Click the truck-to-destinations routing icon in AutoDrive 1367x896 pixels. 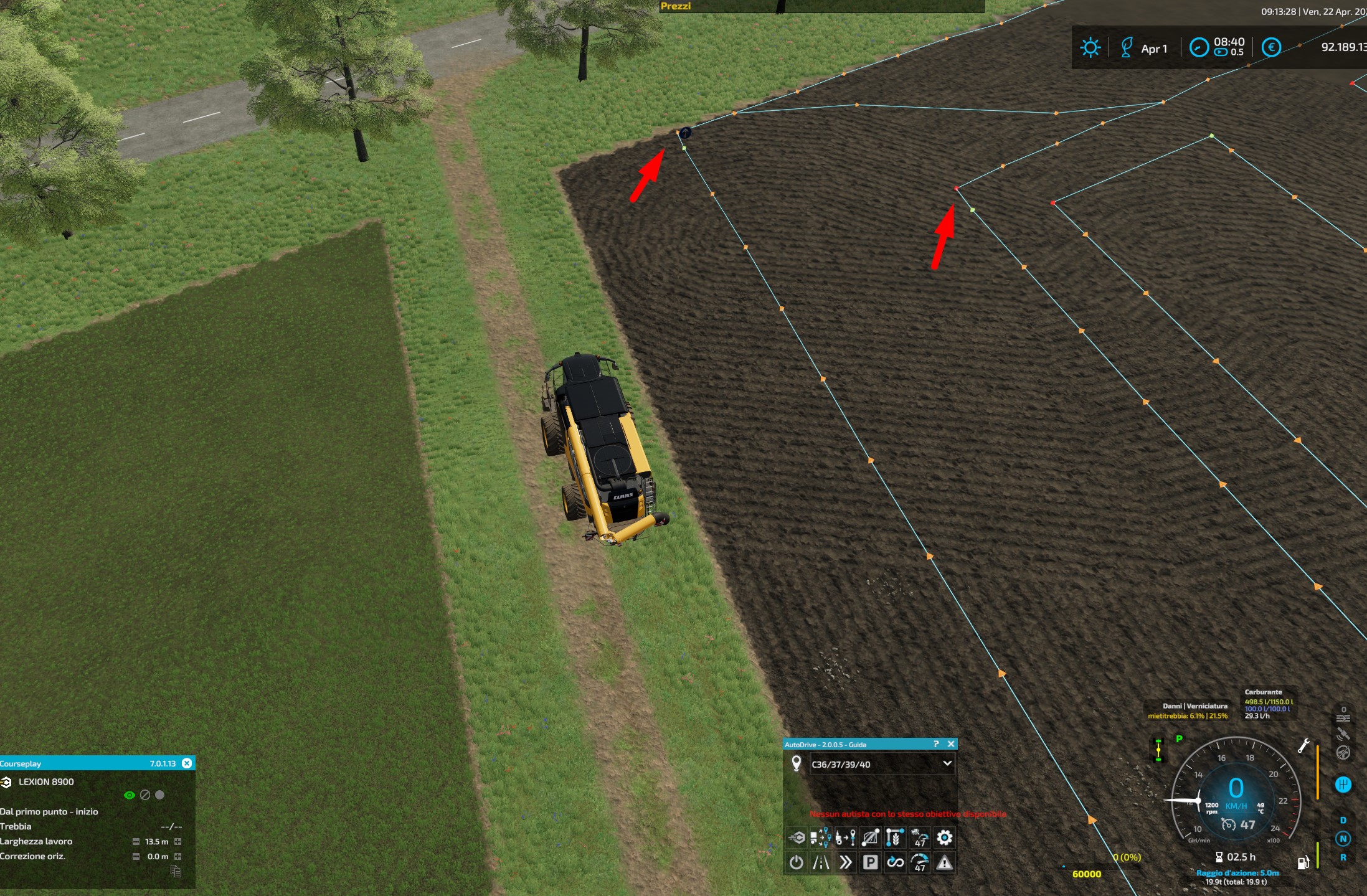click(821, 837)
